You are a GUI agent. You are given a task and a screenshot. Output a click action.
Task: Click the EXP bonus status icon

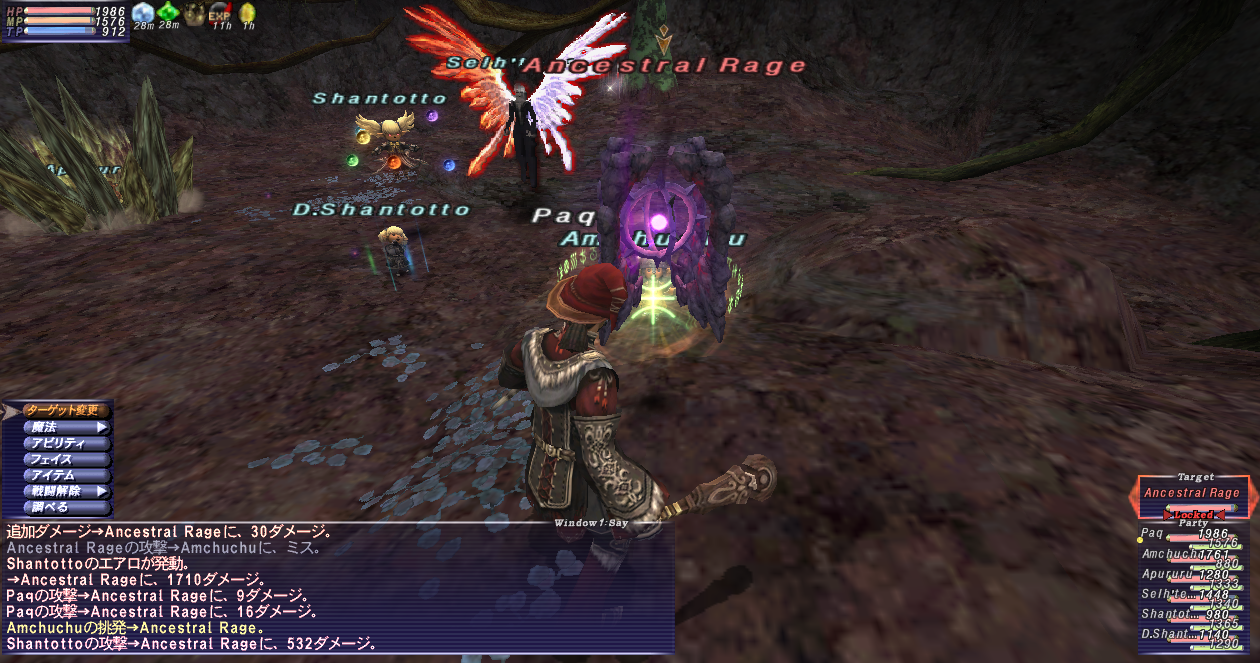220,14
